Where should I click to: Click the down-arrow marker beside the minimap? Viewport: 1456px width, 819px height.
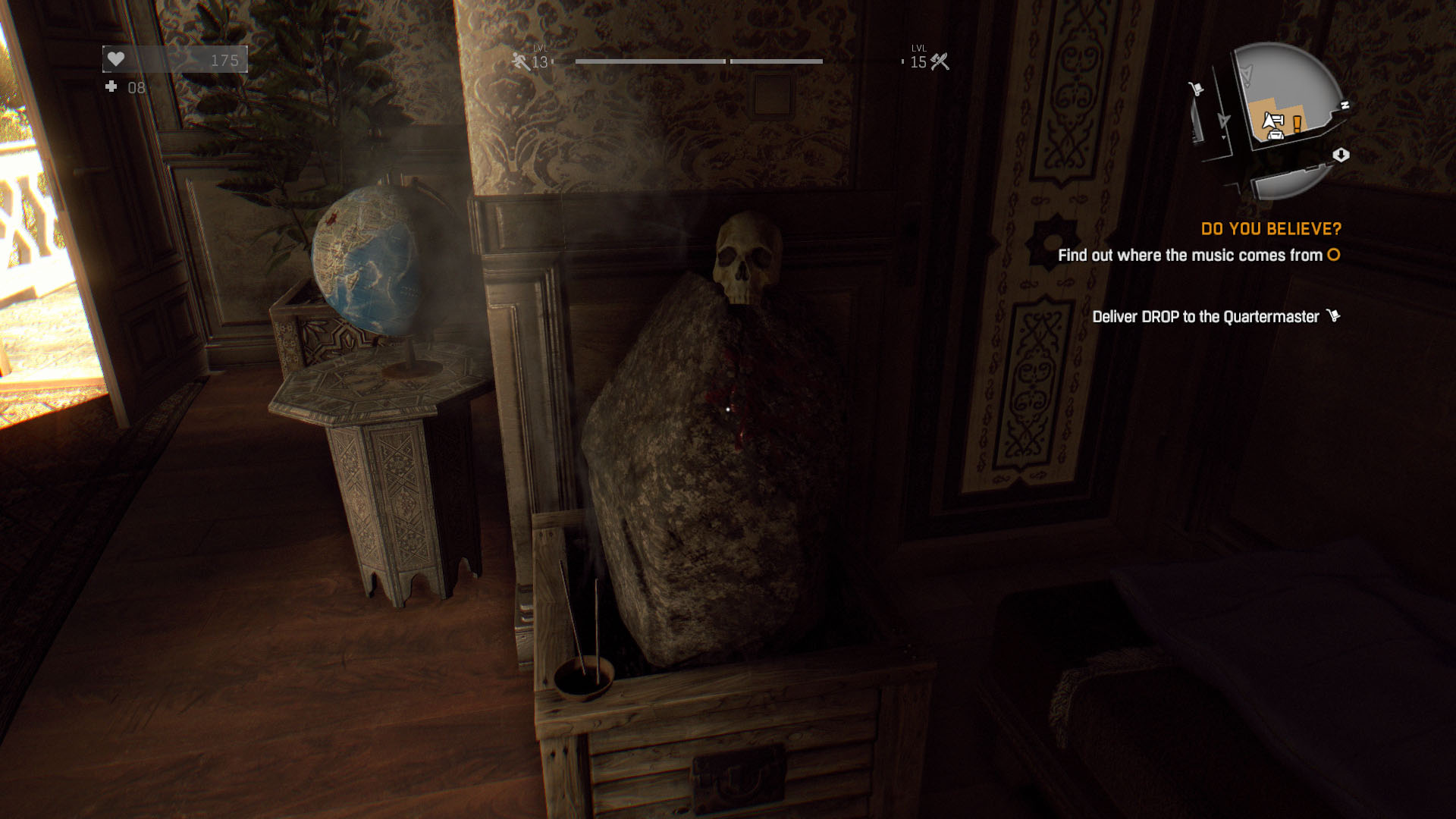[x=1341, y=155]
